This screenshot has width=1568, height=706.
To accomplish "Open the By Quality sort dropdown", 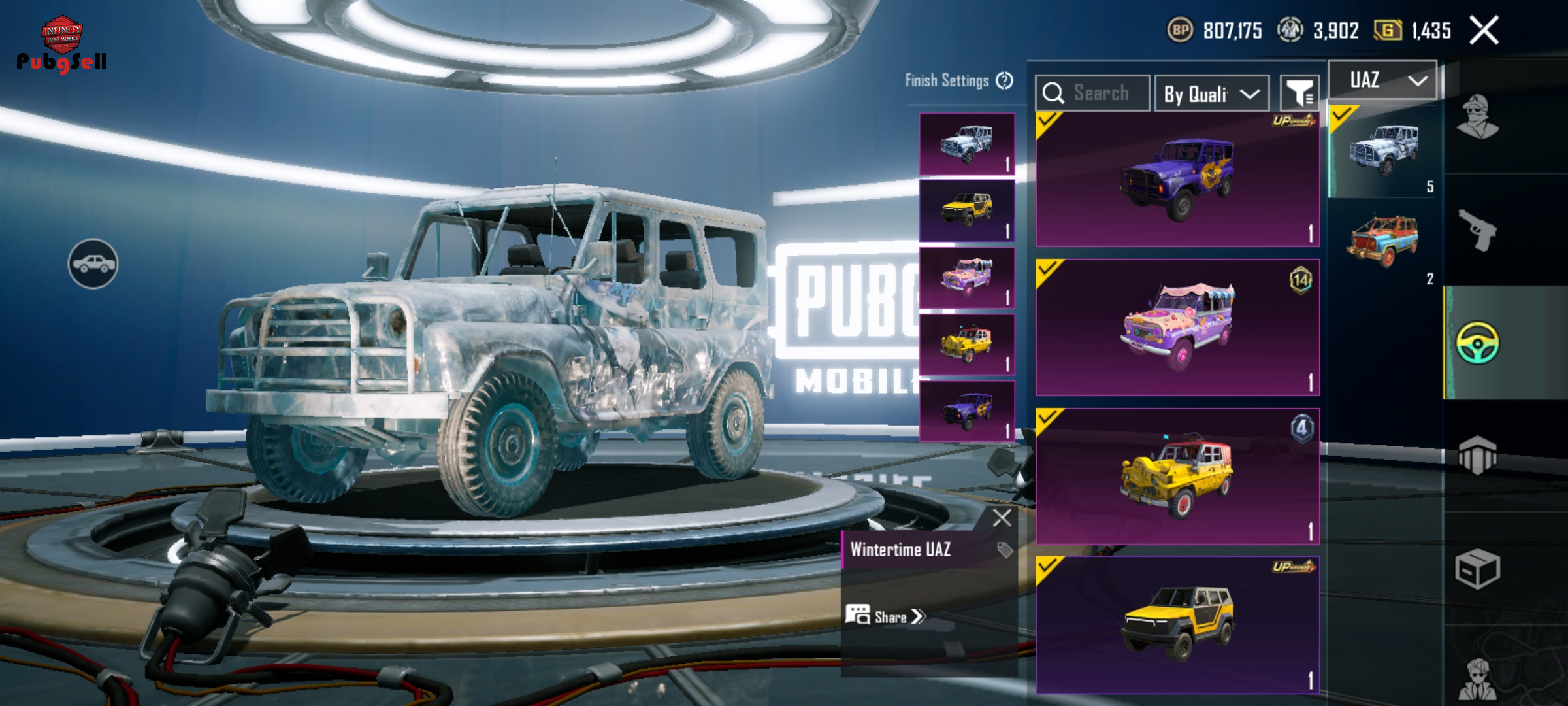I will pos(1211,94).
